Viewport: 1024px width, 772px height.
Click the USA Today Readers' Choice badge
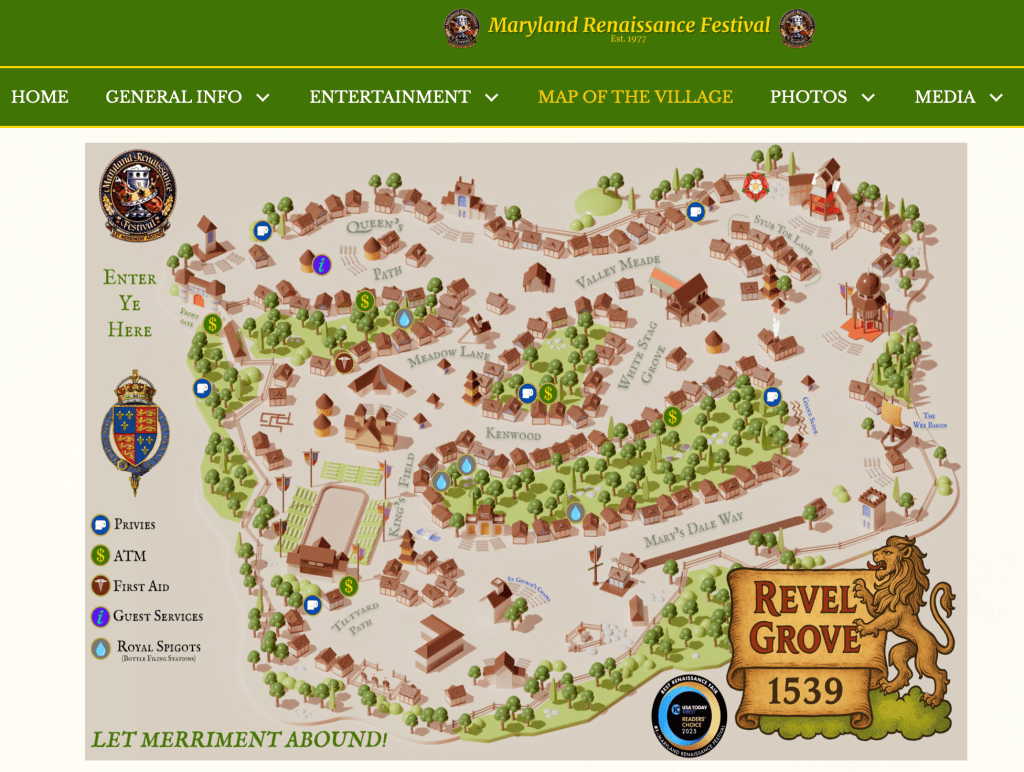pos(688,718)
